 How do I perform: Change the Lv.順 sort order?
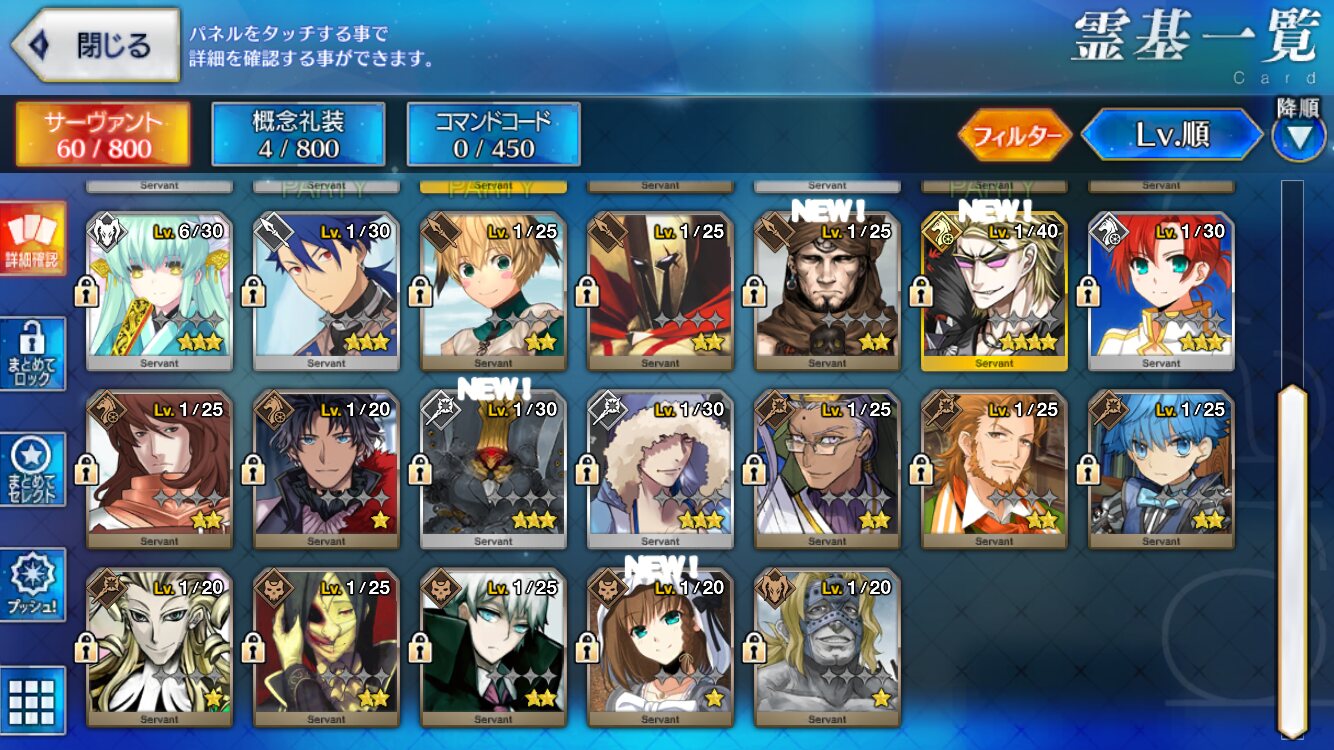[x=1172, y=136]
